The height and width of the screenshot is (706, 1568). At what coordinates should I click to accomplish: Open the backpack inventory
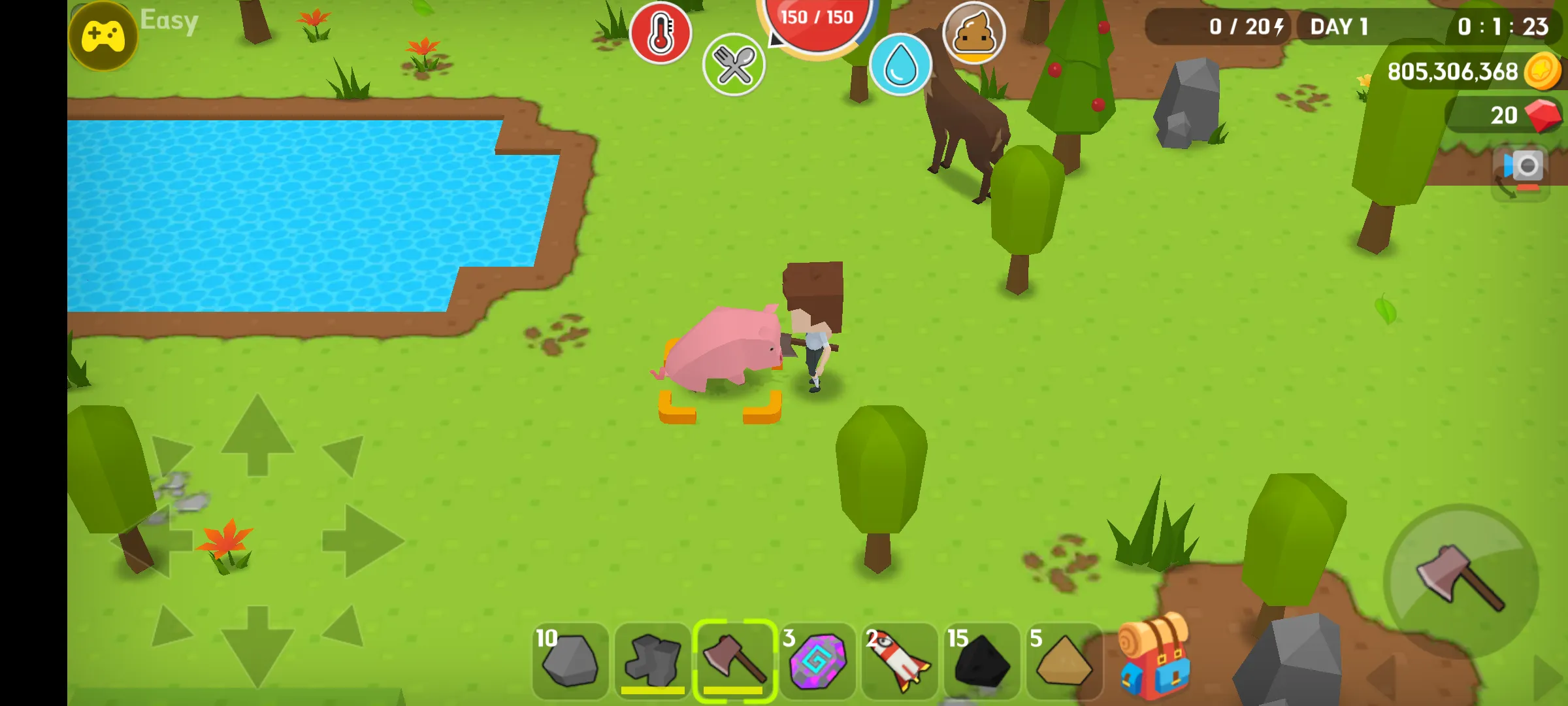coord(1154,657)
